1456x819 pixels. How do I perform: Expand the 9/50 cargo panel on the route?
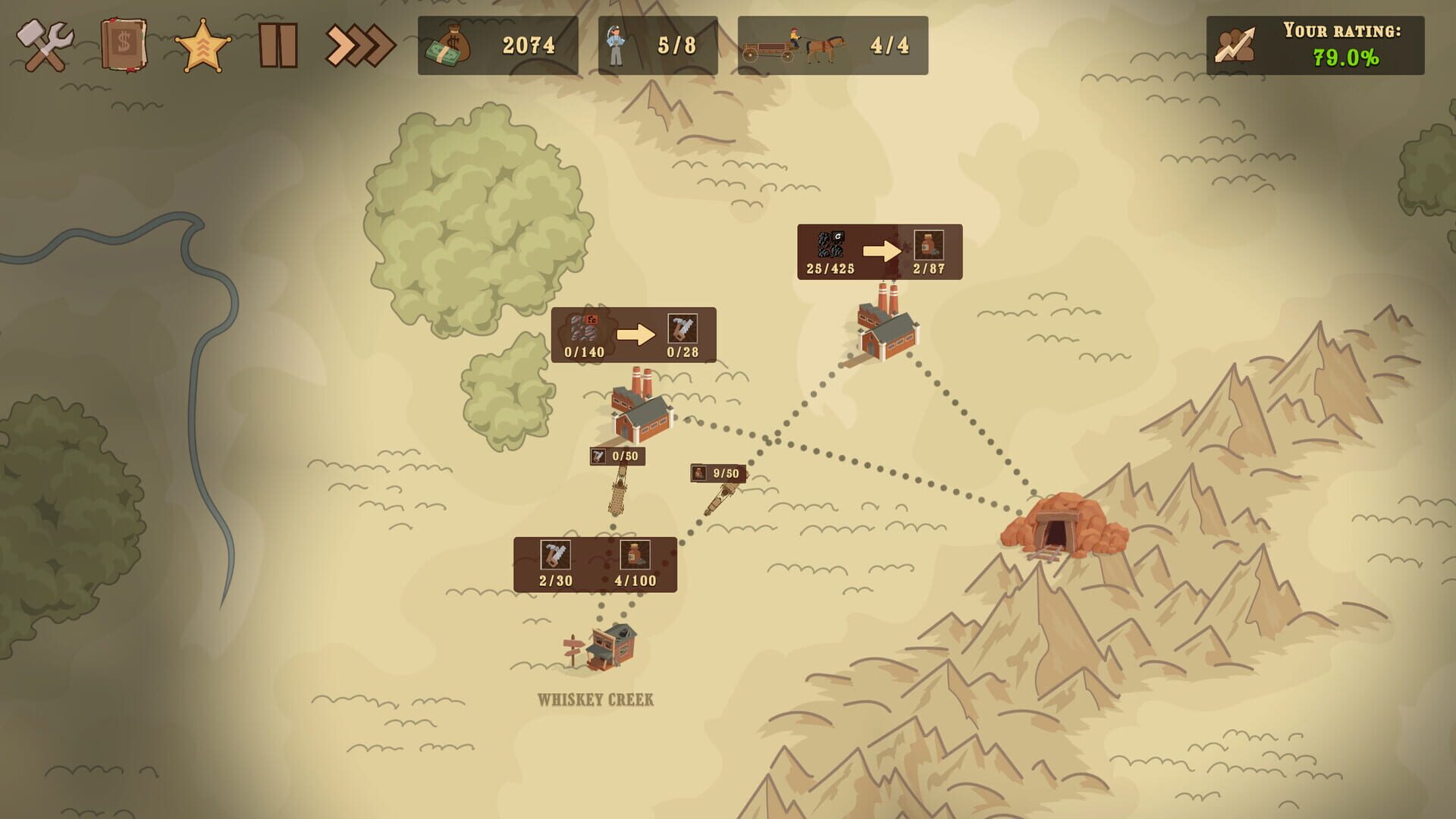pyautogui.click(x=717, y=474)
